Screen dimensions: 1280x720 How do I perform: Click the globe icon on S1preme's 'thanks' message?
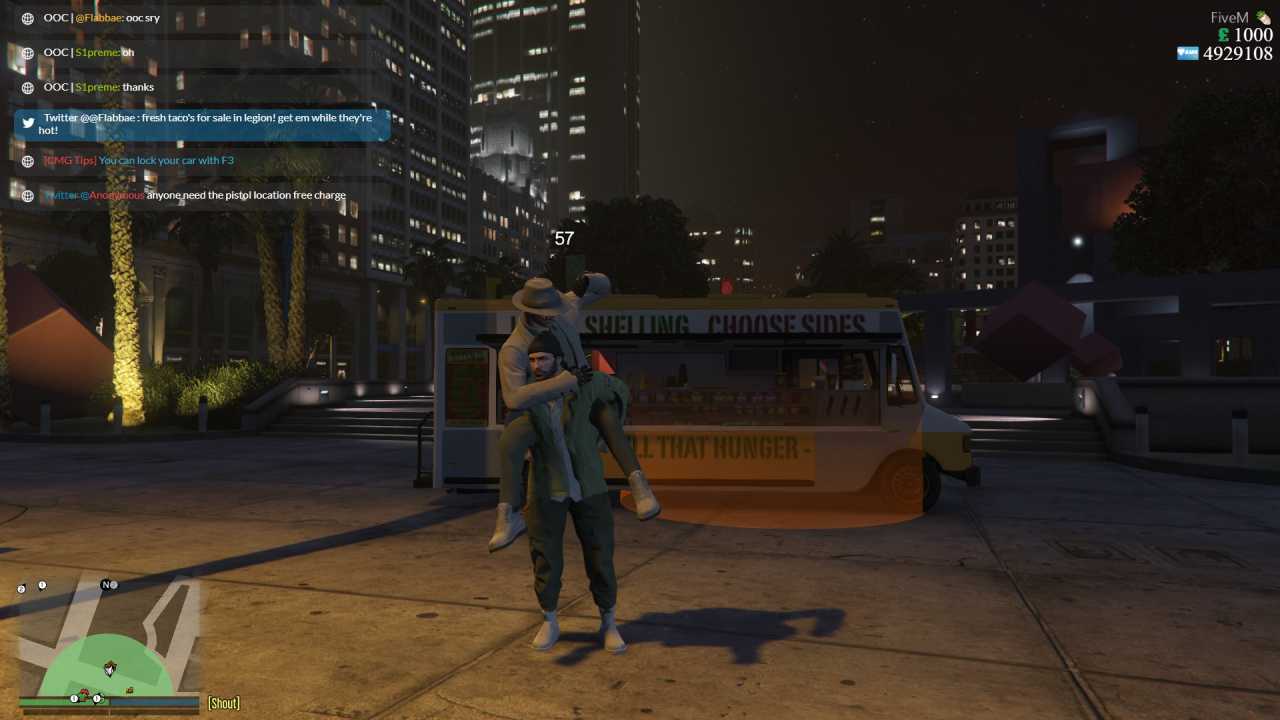[26, 87]
